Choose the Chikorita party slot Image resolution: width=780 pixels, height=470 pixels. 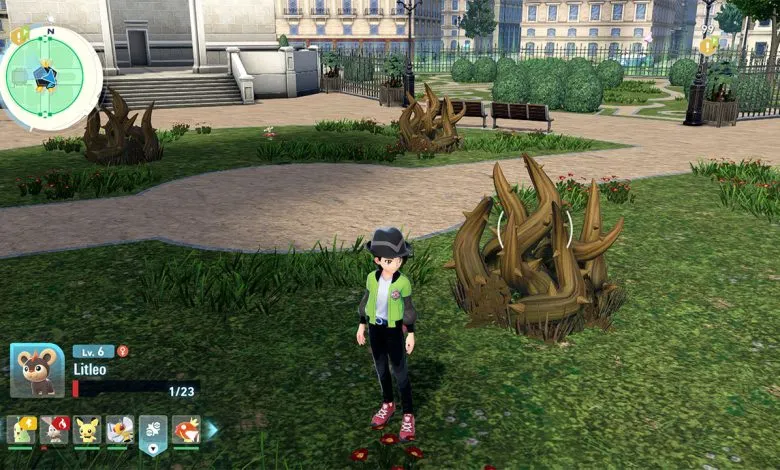[x=22, y=430]
